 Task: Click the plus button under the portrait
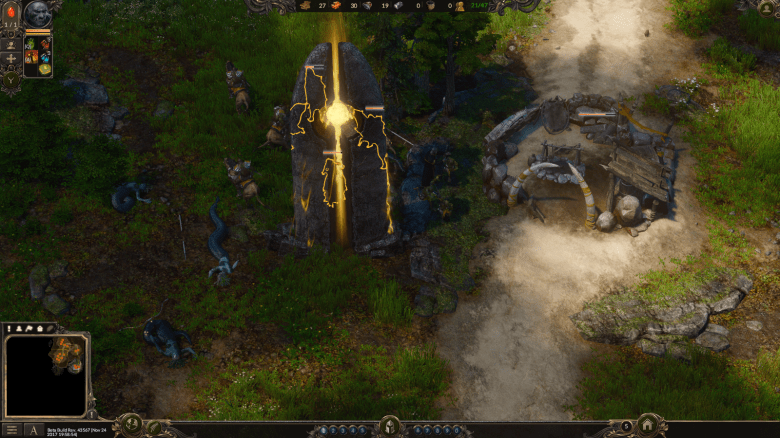tap(11, 58)
